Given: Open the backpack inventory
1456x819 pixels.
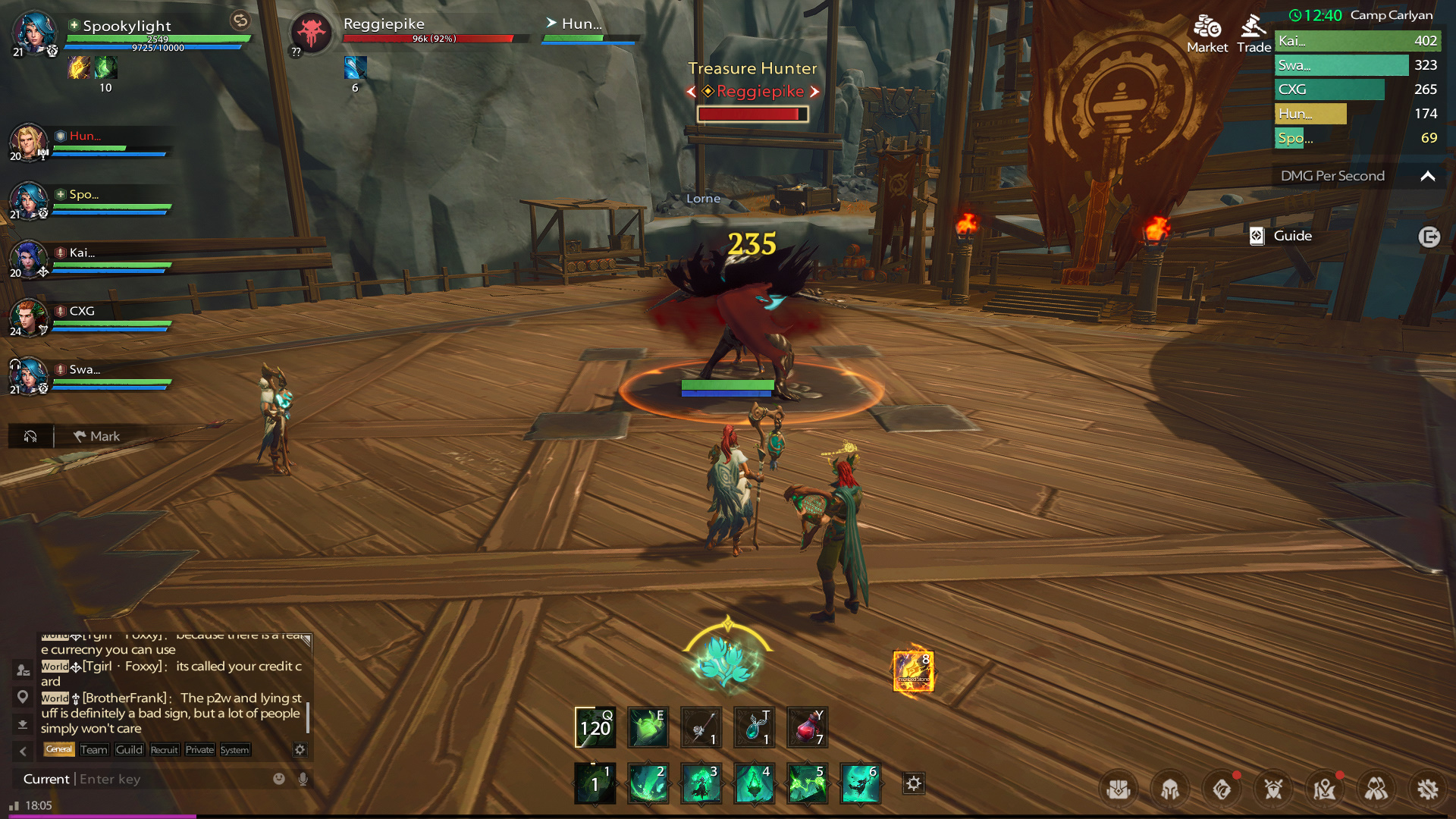Looking at the screenshot, I should (1119, 789).
